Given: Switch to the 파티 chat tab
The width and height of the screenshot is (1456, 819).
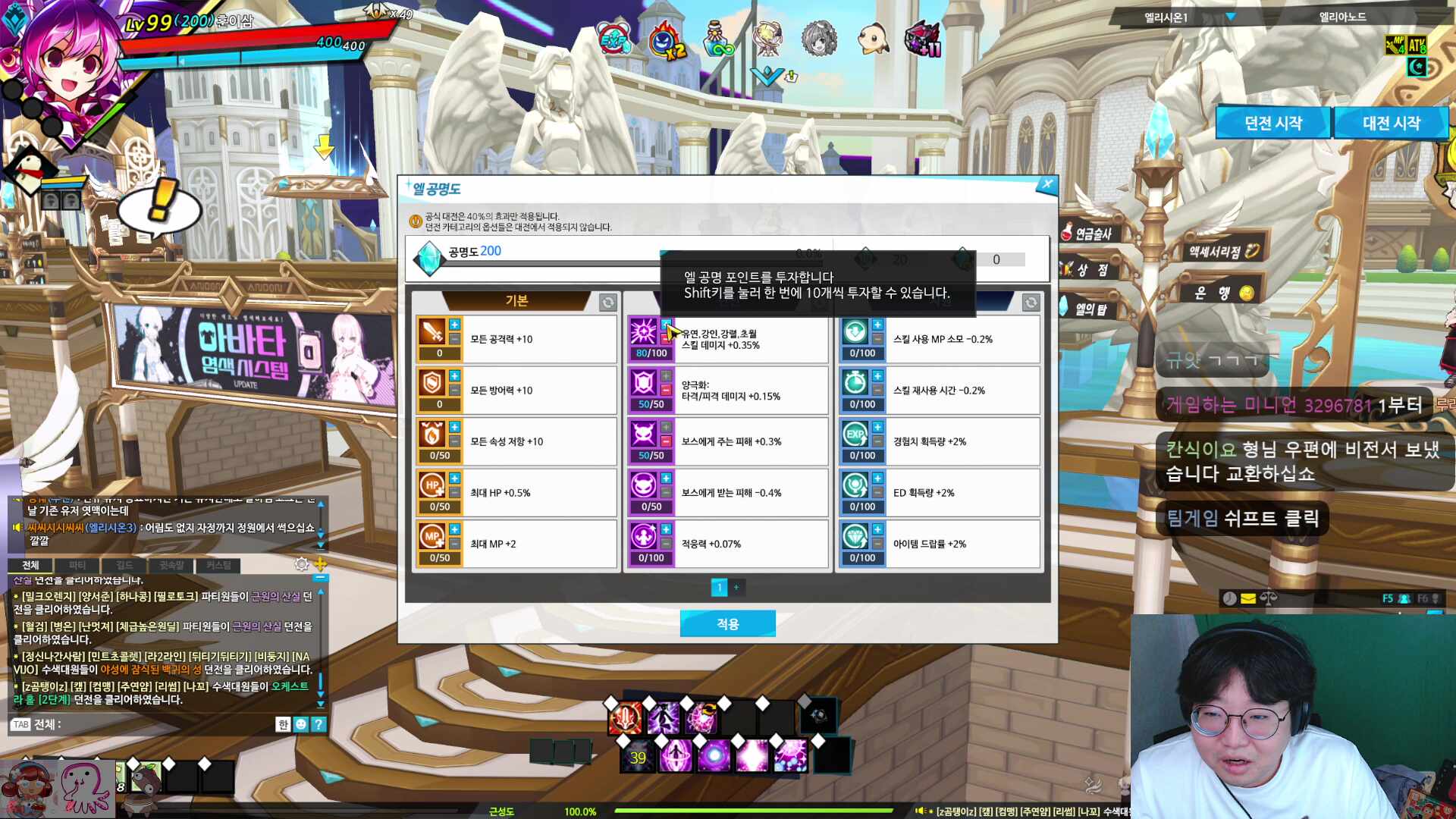Looking at the screenshot, I should [76, 565].
